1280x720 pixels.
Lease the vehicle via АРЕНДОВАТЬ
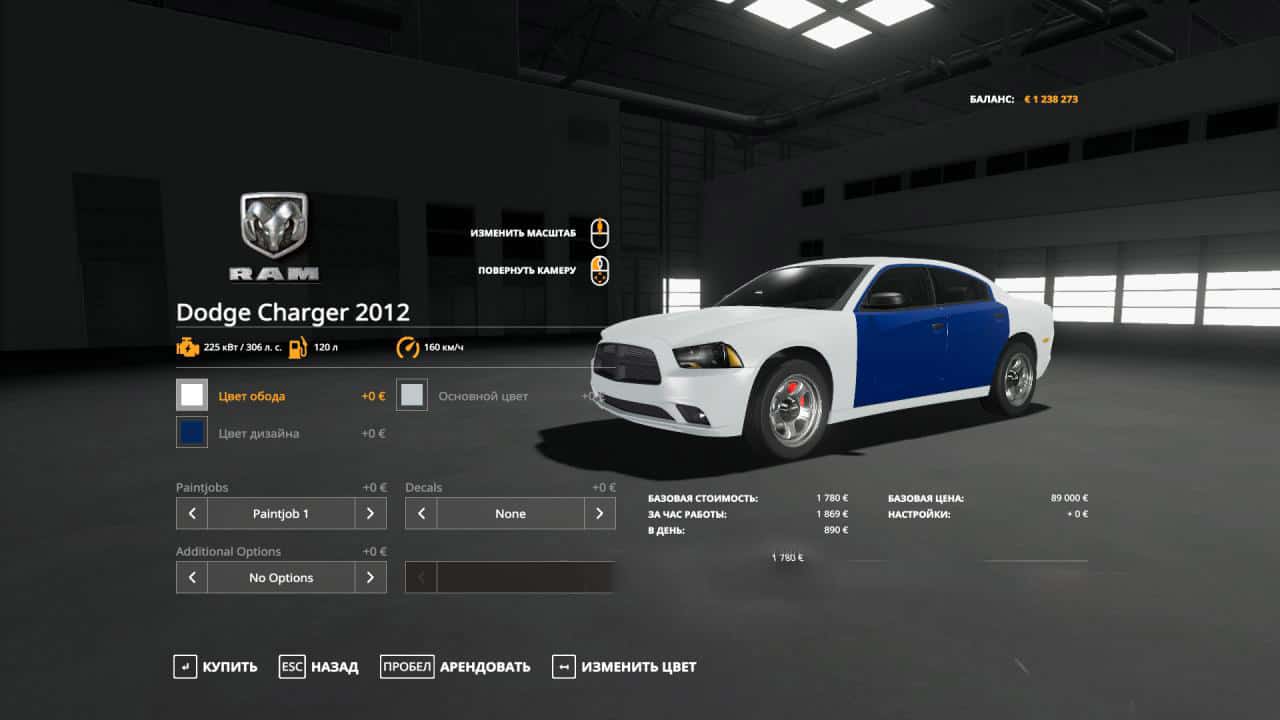tap(455, 667)
